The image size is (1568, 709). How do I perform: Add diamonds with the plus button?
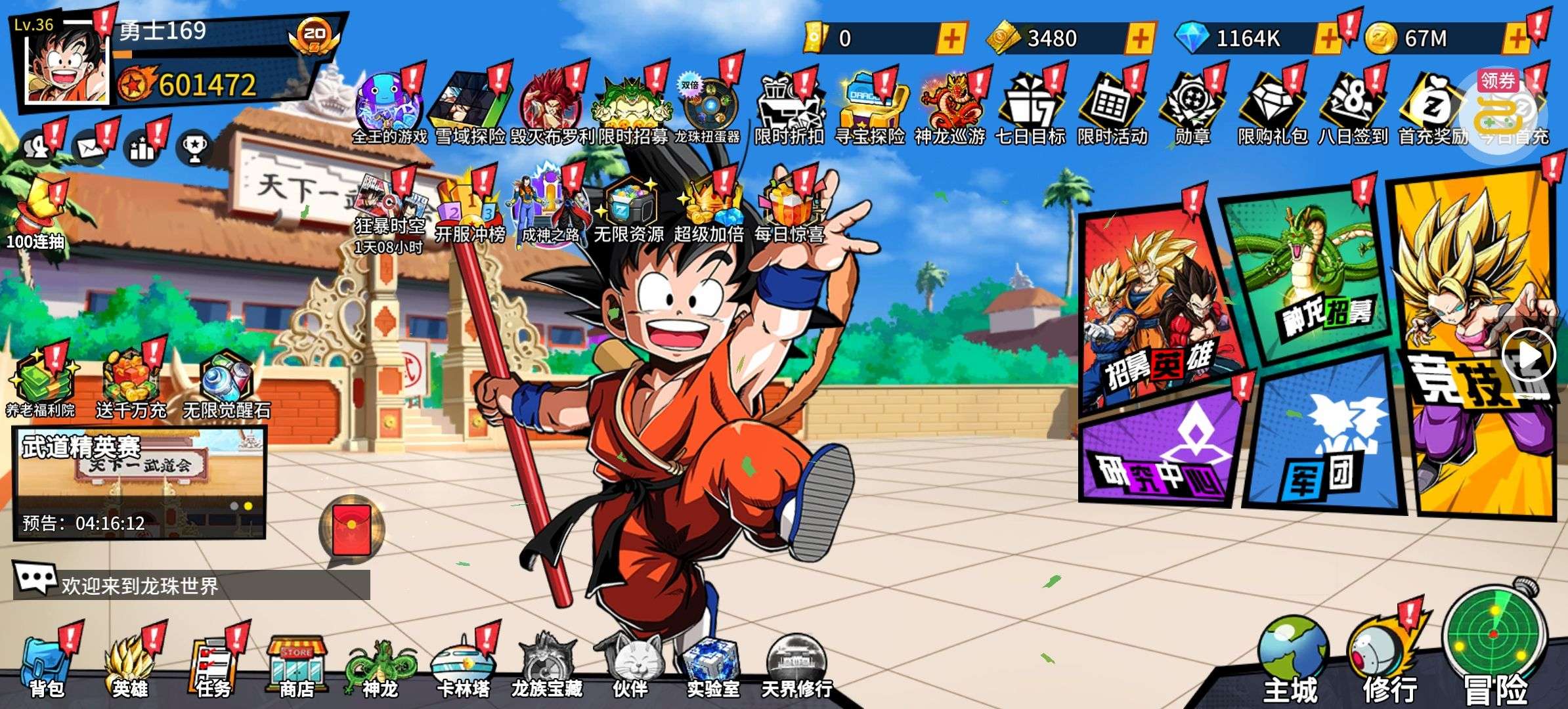point(1327,39)
